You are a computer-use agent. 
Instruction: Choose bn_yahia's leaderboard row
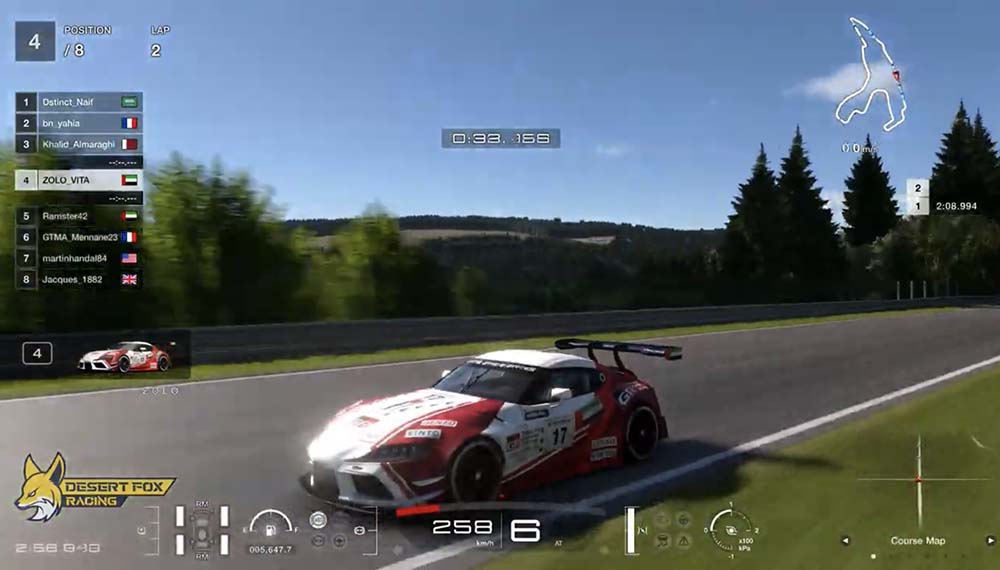(x=79, y=123)
